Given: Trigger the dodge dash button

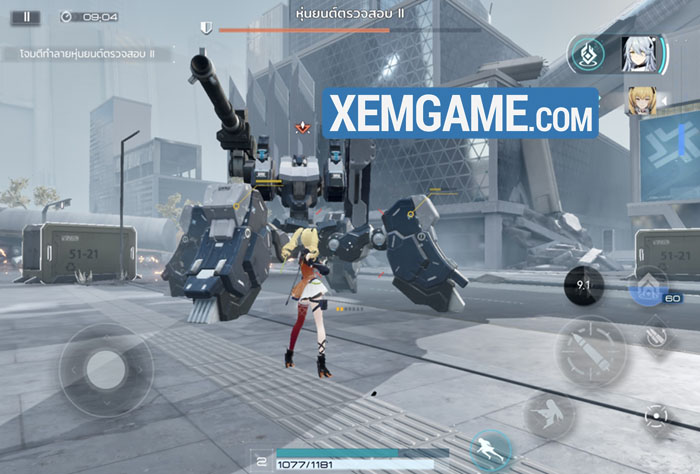Looking at the screenshot, I should [548, 413].
